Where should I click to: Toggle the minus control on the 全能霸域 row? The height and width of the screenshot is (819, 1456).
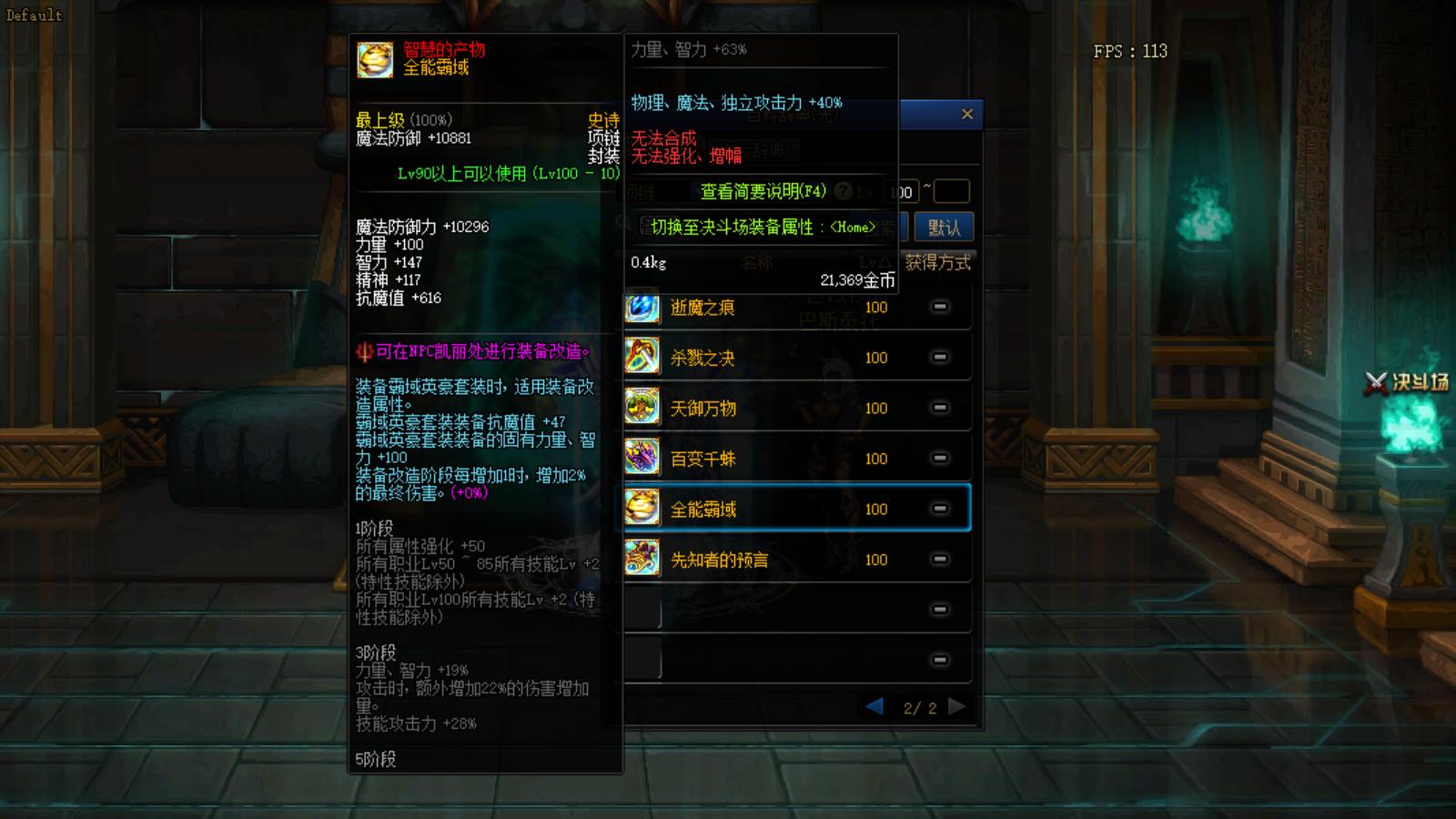(x=939, y=508)
